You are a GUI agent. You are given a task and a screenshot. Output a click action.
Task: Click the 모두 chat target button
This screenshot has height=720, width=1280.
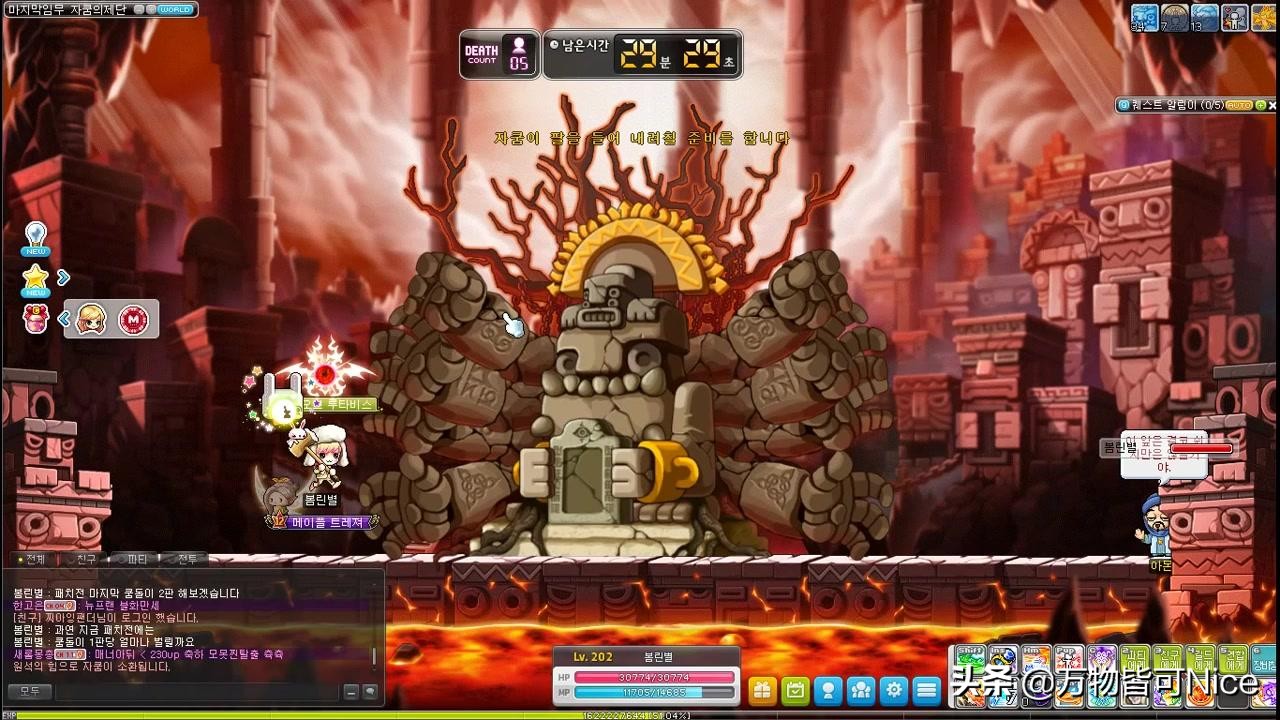pyautogui.click(x=29, y=691)
